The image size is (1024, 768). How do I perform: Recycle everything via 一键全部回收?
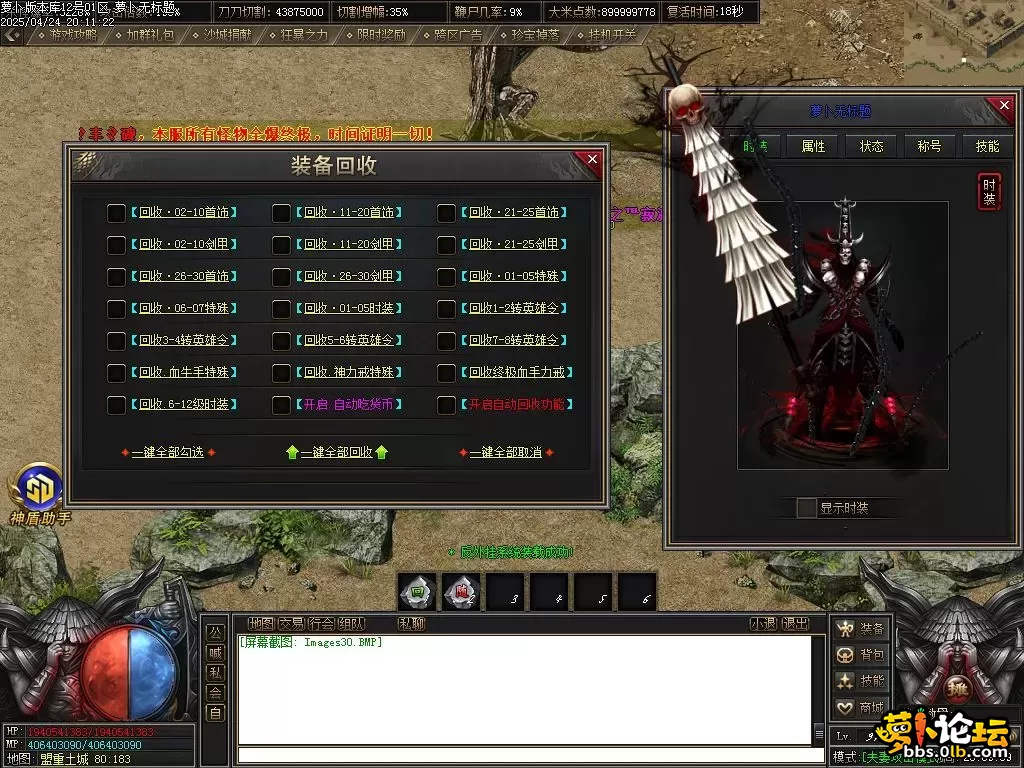tap(337, 453)
